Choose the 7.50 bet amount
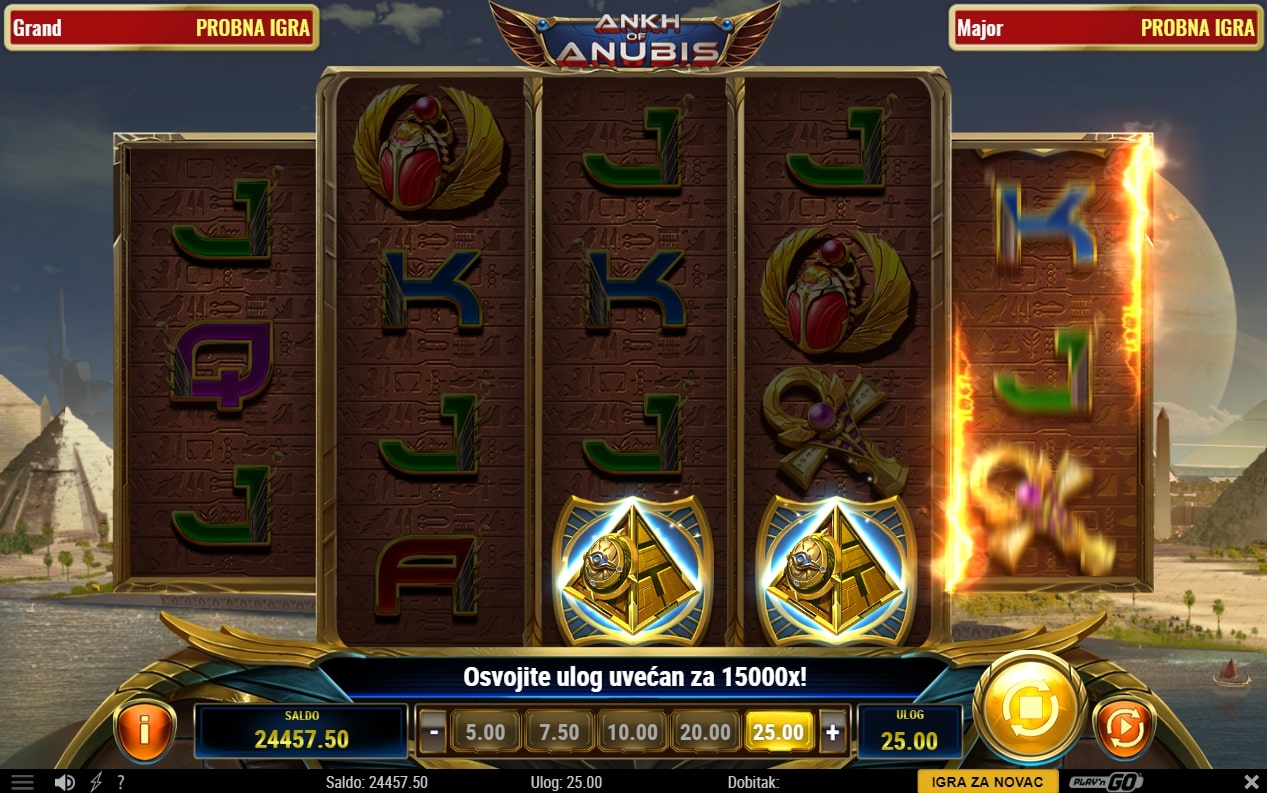This screenshot has width=1267, height=793. (x=559, y=732)
